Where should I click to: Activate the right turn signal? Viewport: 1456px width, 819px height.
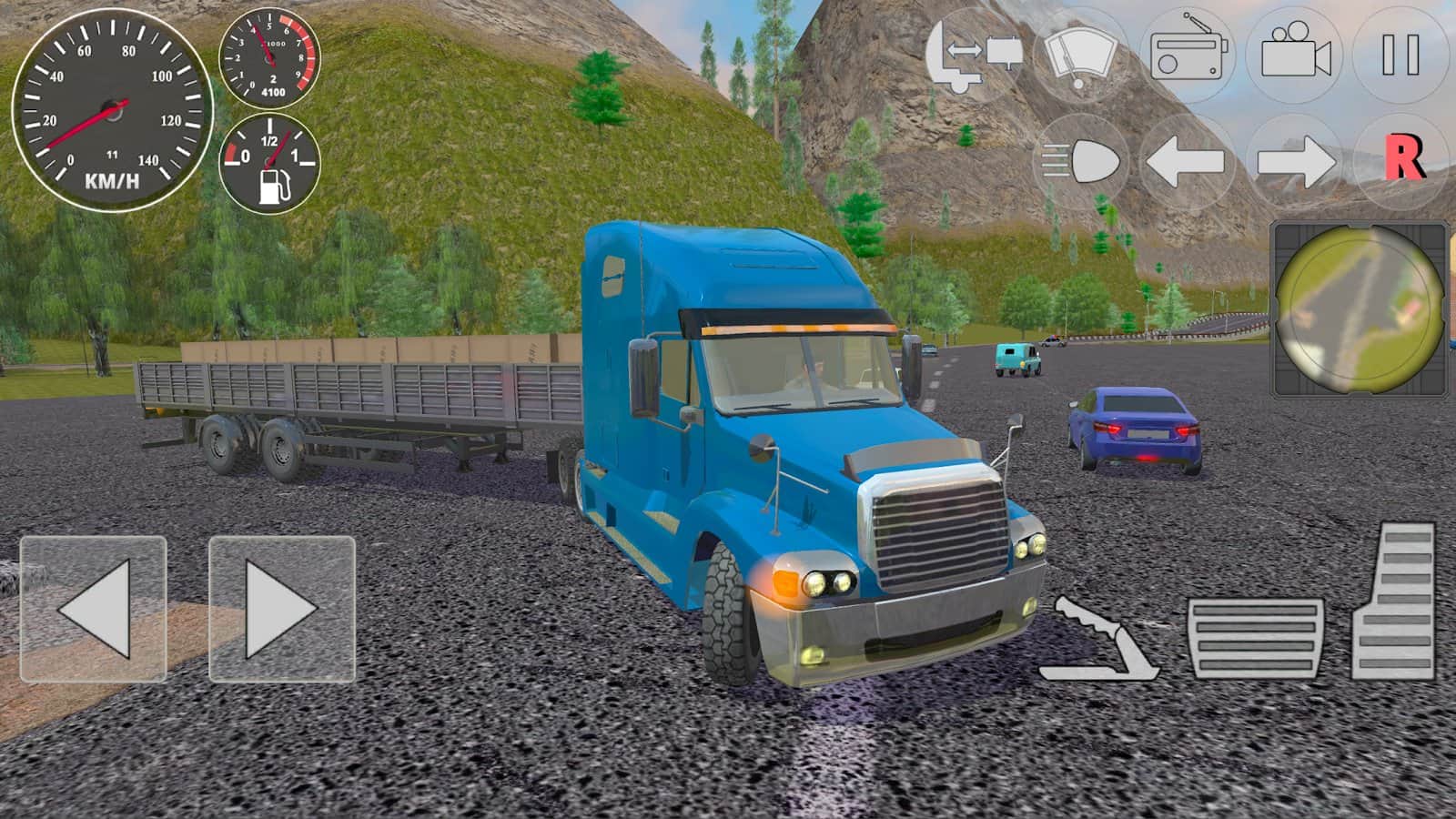(x=1295, y=163)
